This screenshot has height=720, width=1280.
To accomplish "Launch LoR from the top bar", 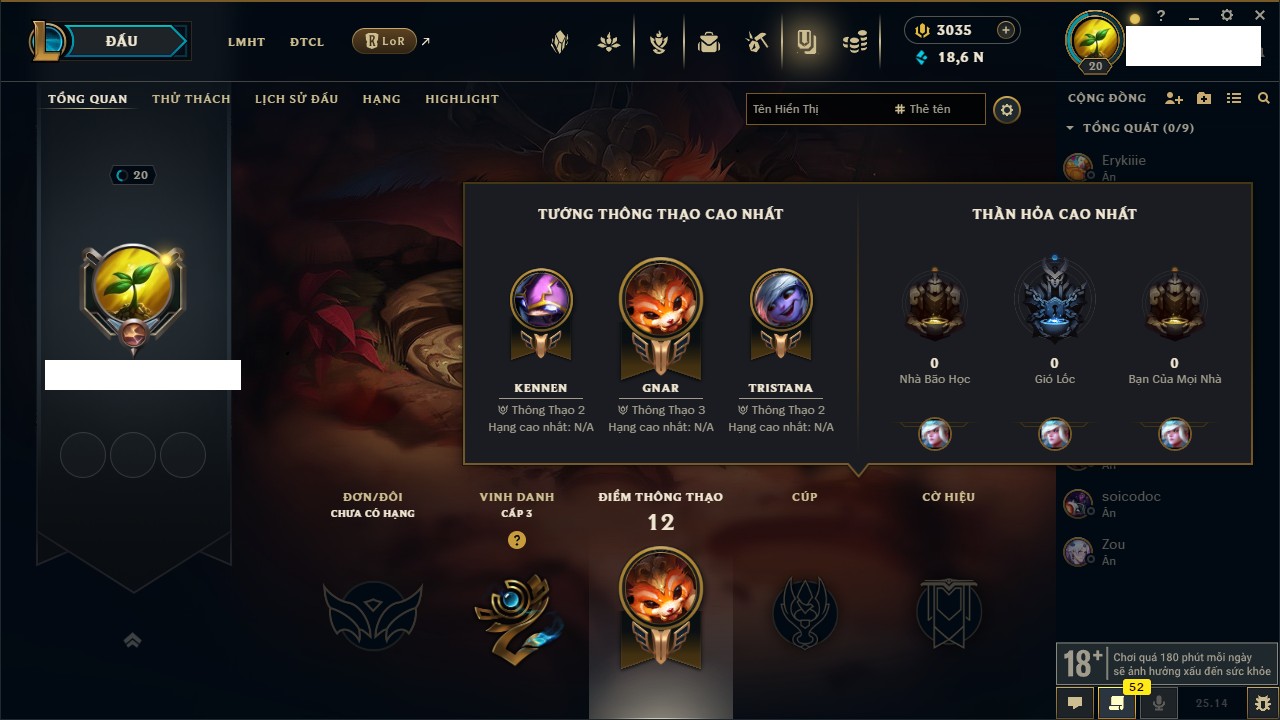I will click(x=385, y=41).
